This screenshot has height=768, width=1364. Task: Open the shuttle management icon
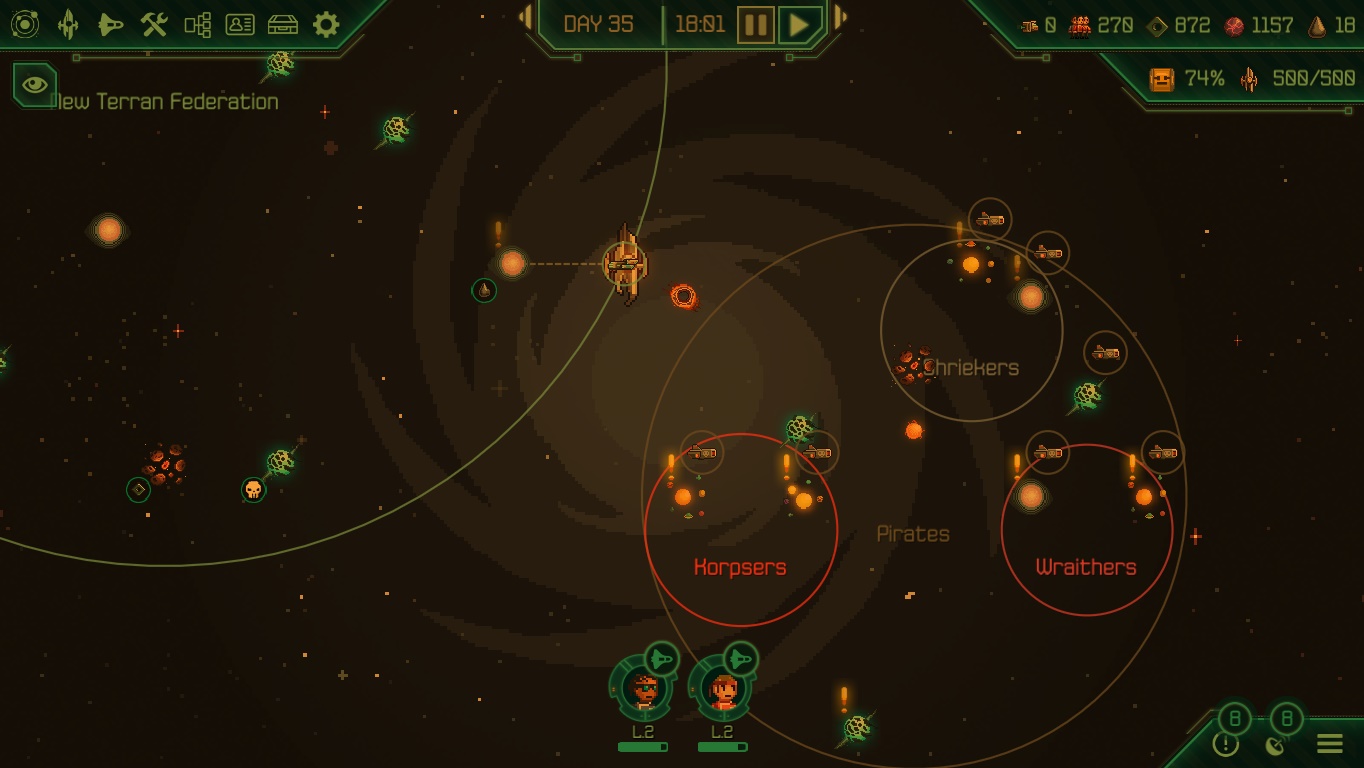[110, 24]
